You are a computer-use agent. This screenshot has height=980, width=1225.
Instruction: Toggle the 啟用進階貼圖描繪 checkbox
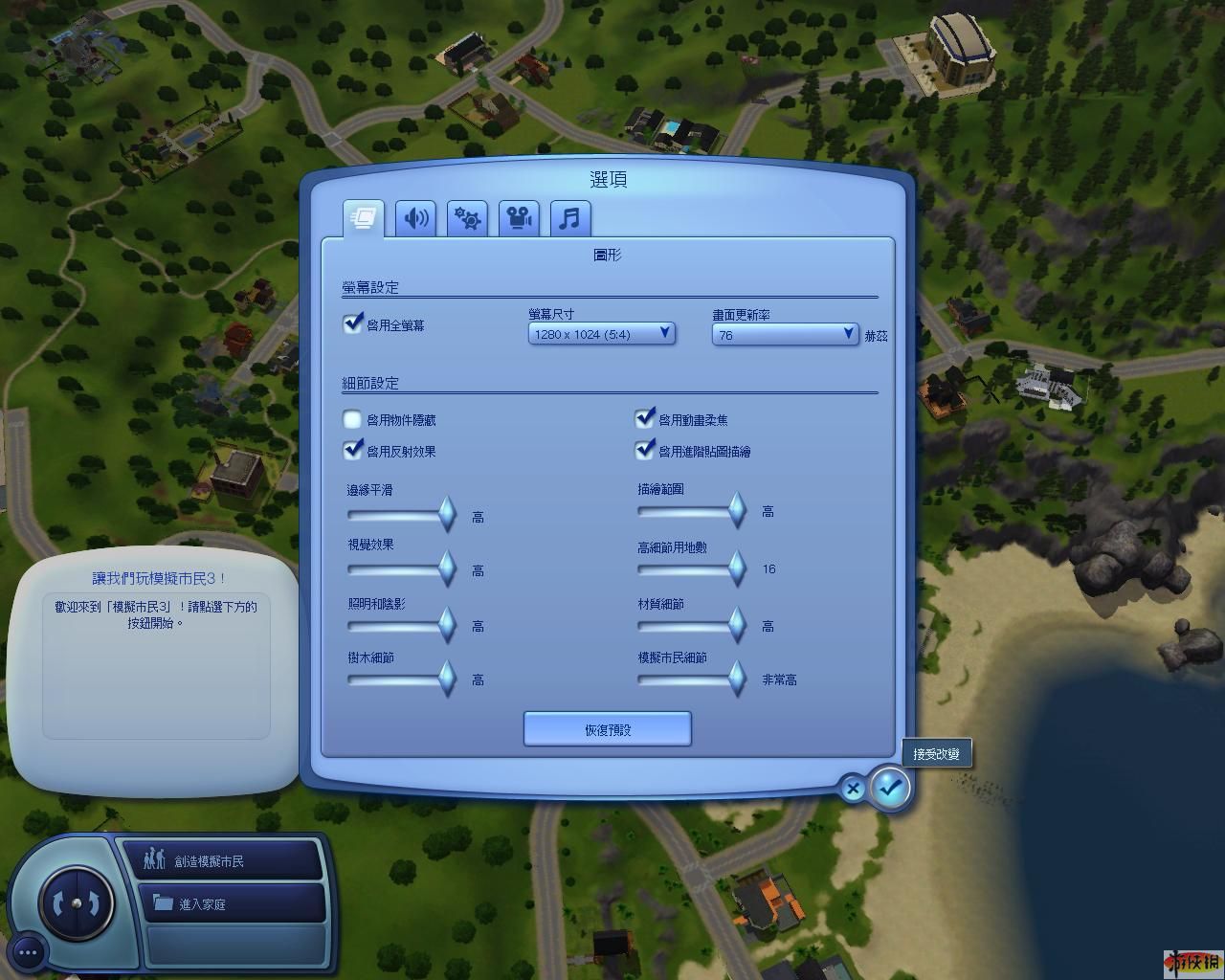[x=645, y=450]
